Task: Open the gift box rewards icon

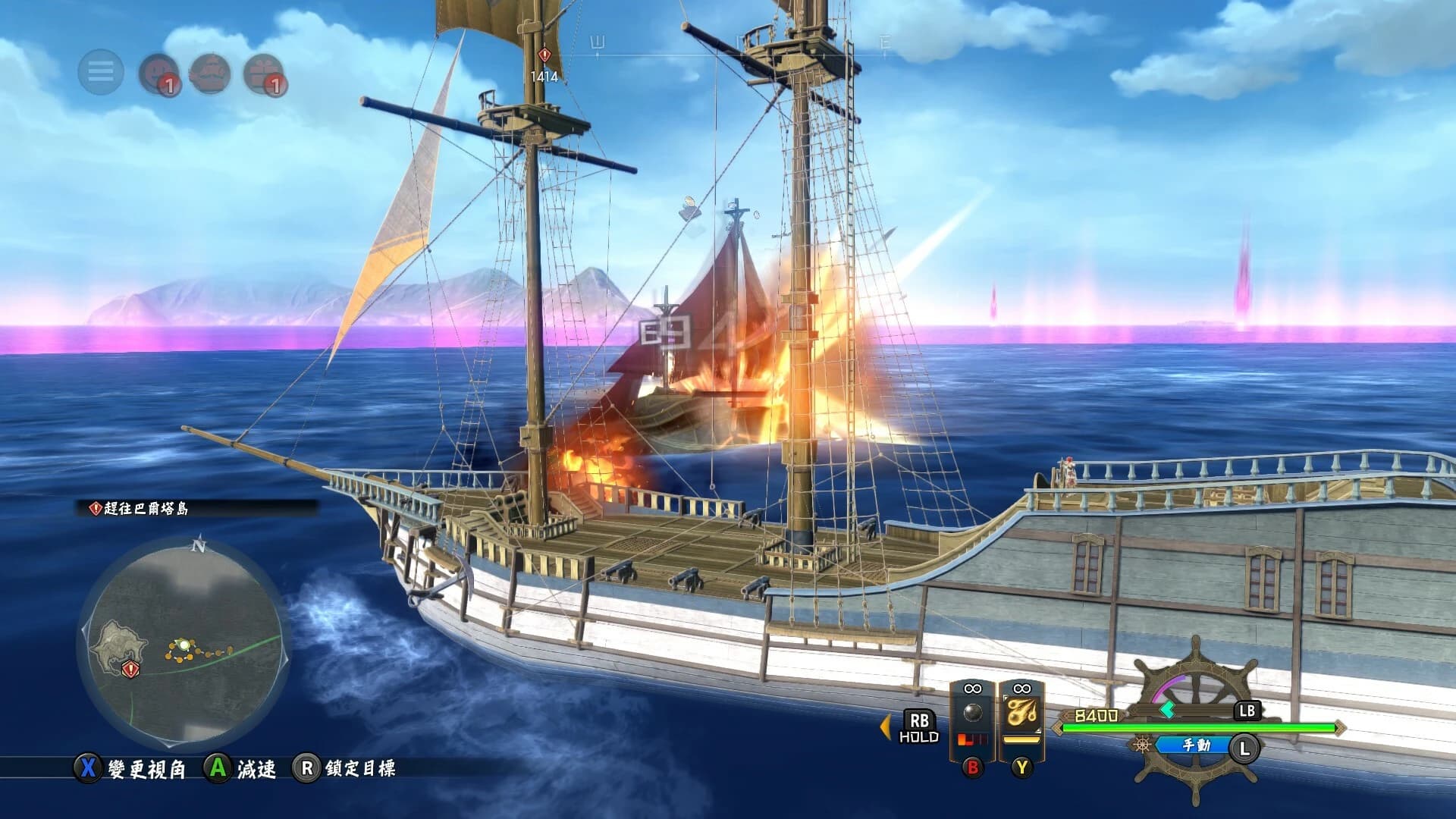Action: (264, 74)
